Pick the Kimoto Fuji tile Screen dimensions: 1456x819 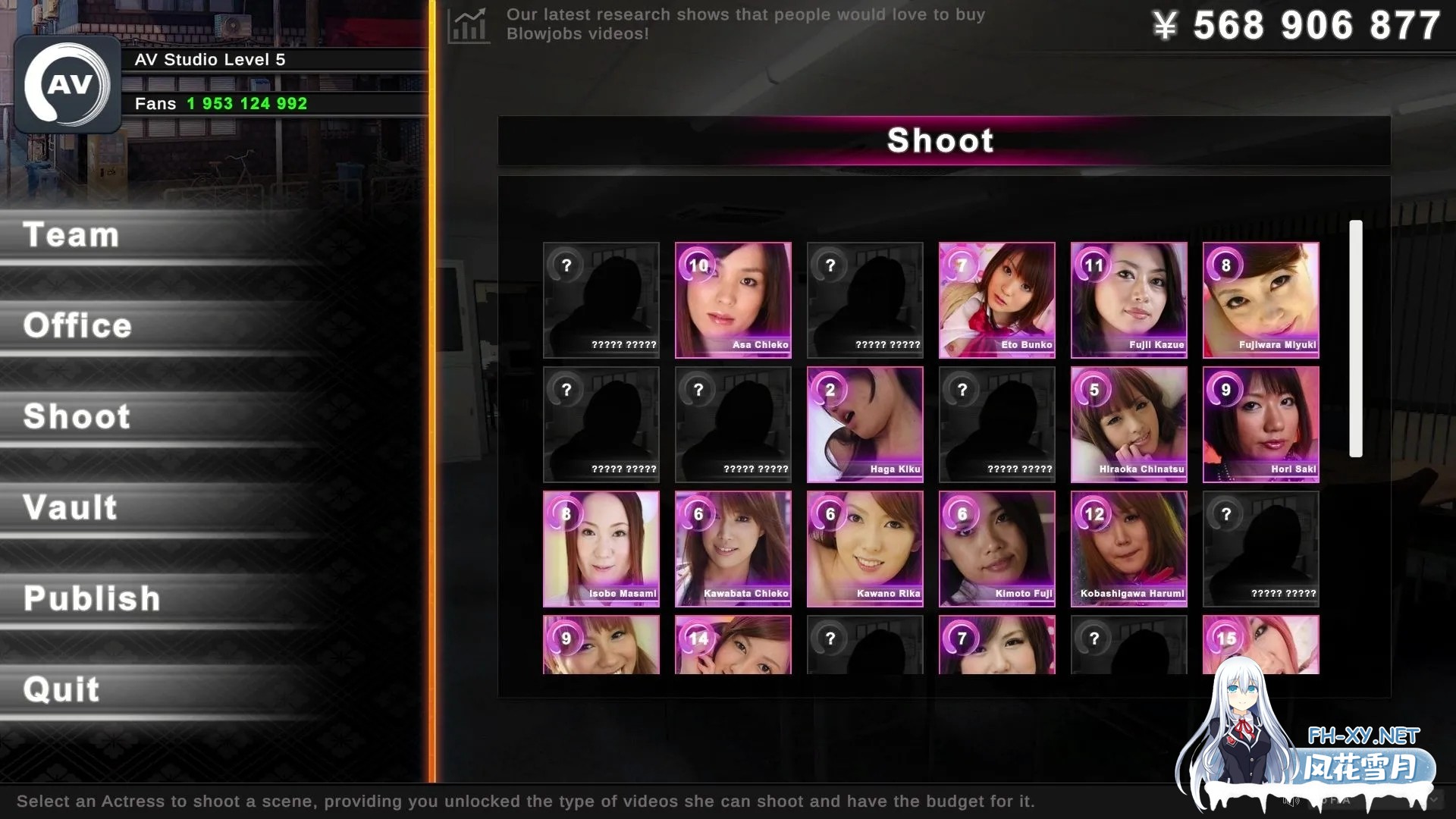point(996,549)
